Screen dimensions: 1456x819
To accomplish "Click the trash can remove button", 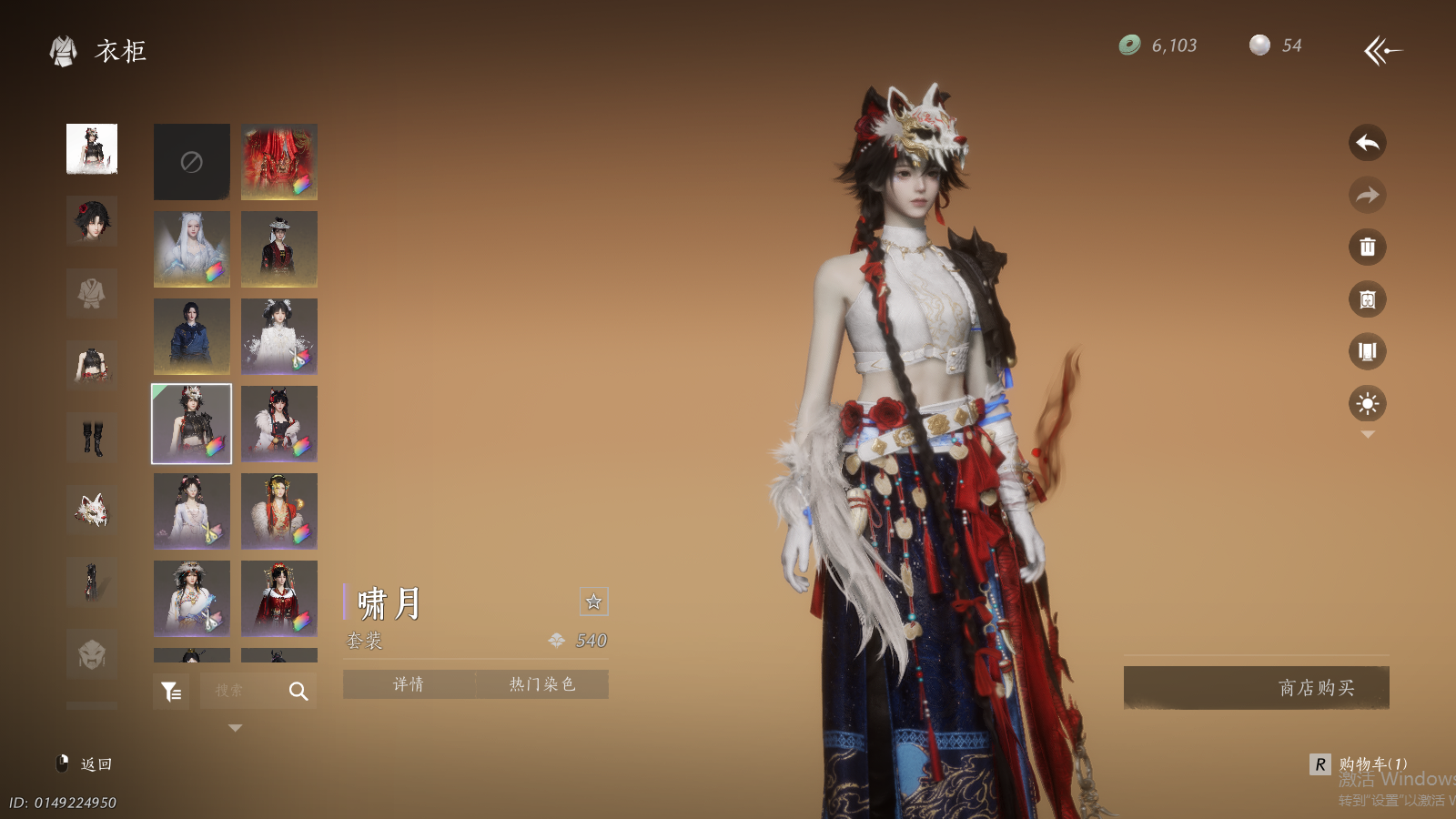I will [1367, 247].
